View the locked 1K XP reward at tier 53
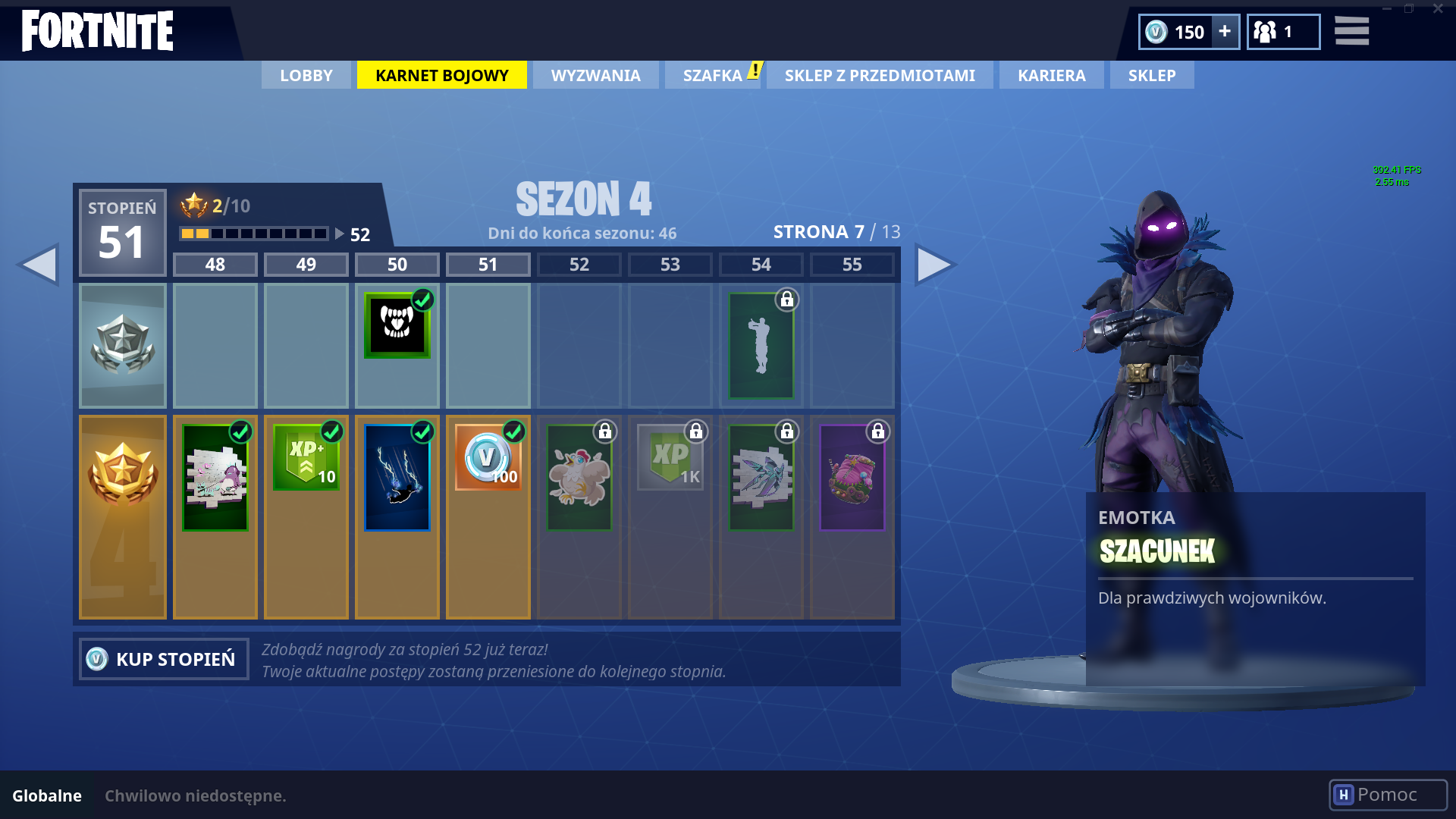Screen dimensions: 1456x819 (x=670, y=457)
